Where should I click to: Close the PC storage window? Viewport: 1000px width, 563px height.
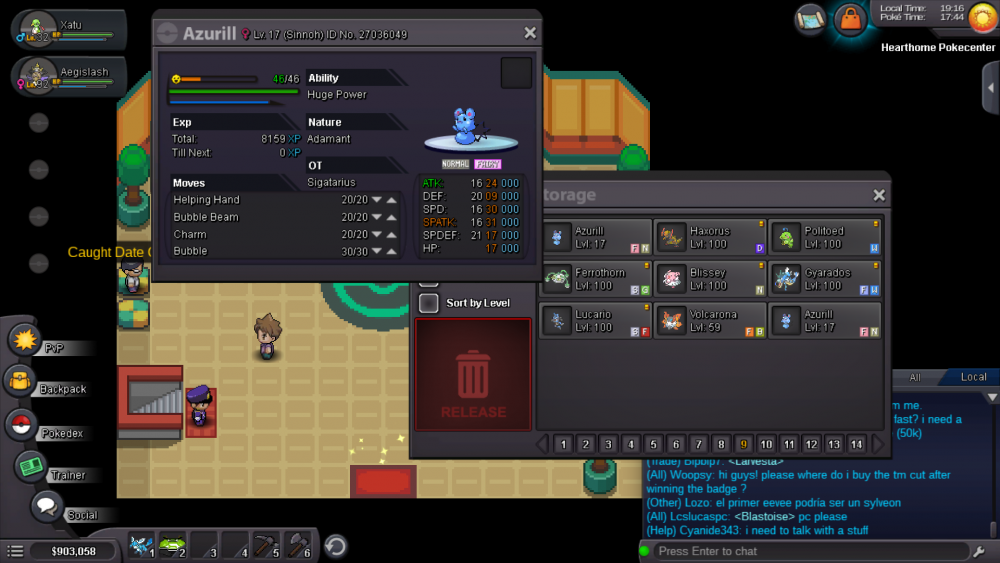click(879, 196)
